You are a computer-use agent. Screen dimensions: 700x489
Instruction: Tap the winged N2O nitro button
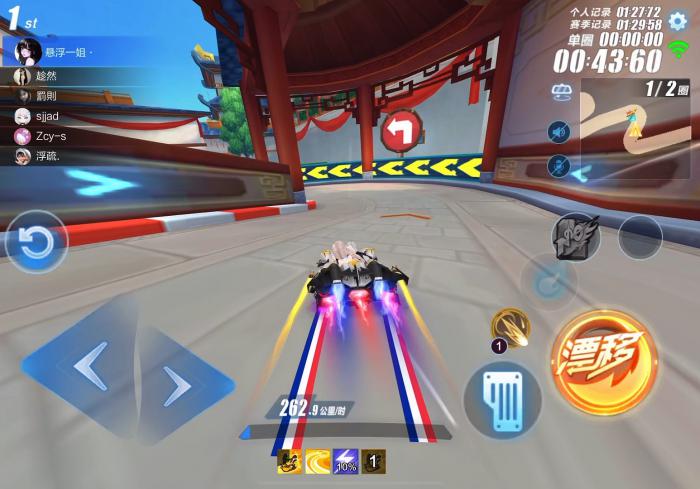576,238
